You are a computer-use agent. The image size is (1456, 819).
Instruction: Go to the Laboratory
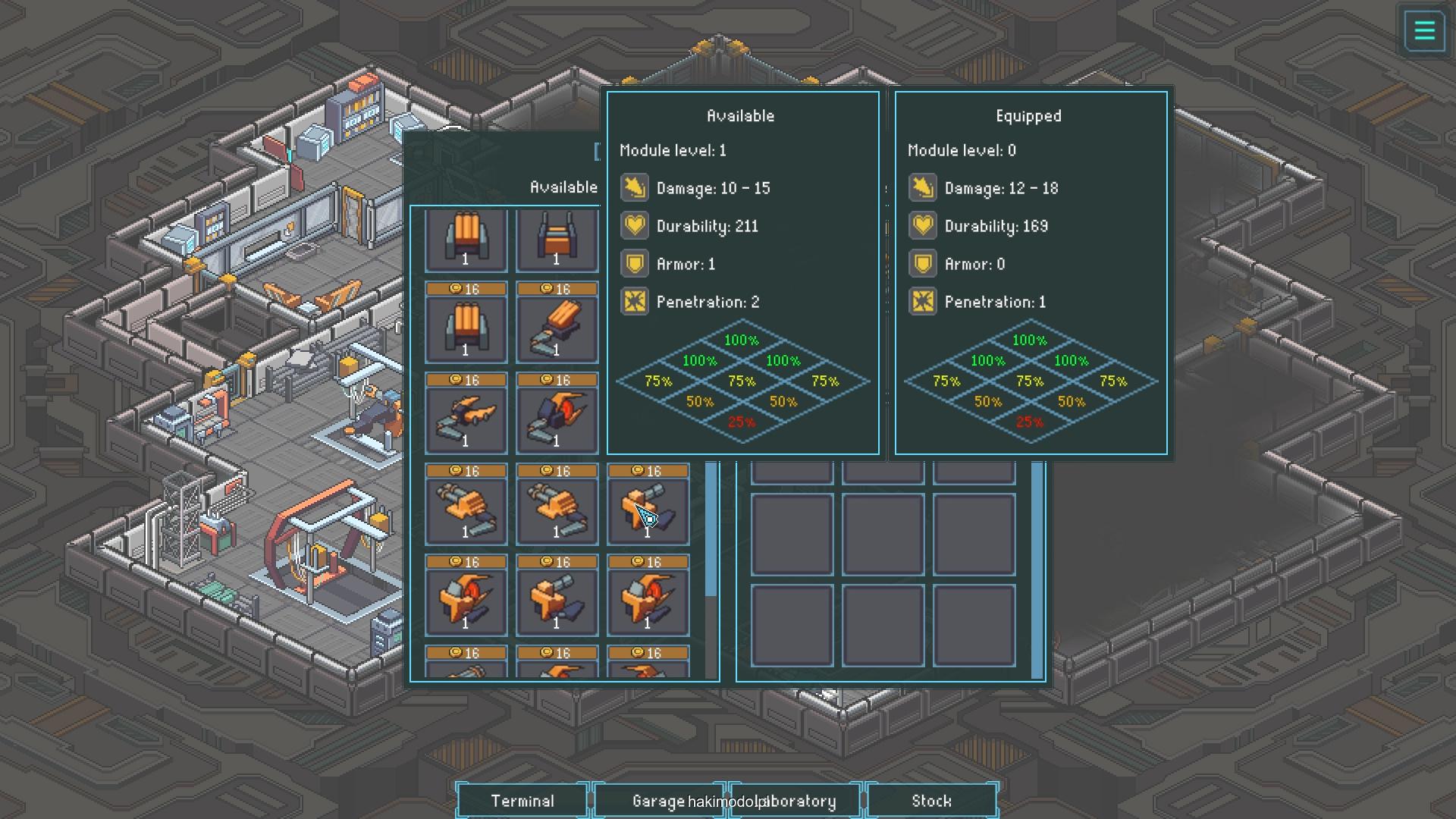[x=796, y=801]
